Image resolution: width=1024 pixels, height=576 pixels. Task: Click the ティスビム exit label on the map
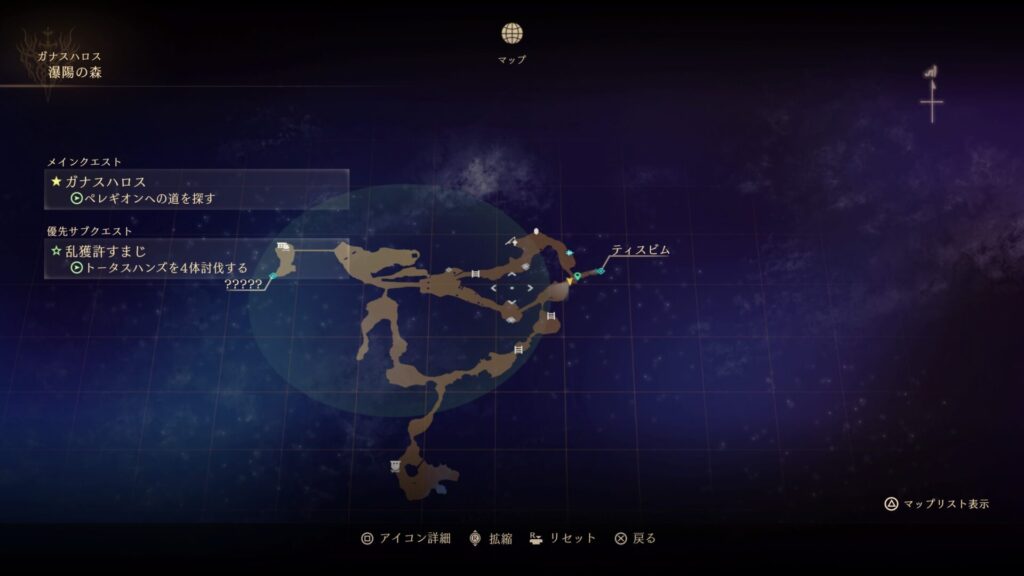click(640, 250)
